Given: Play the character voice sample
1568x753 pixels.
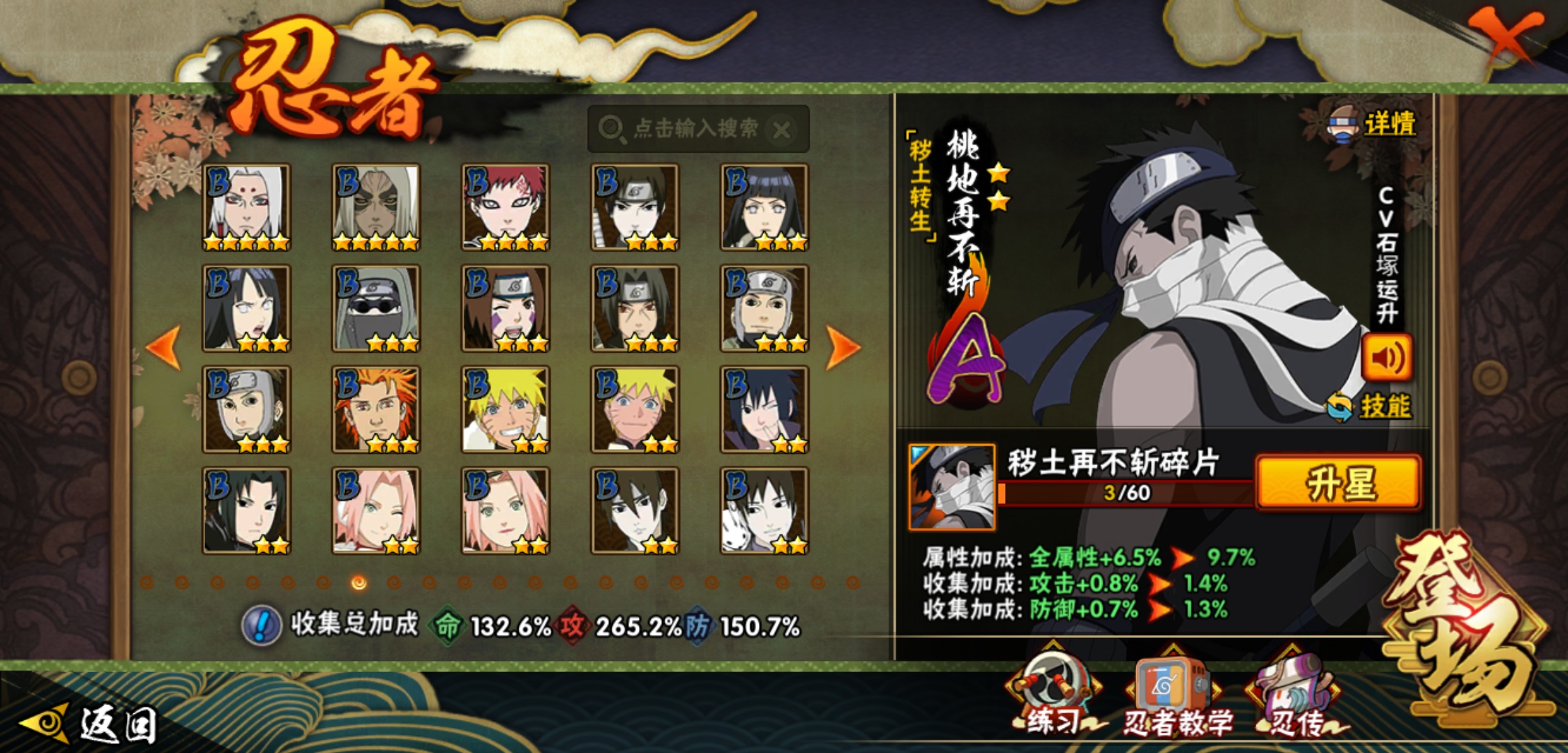Looking at the screenshot, I should [1387, 358].
